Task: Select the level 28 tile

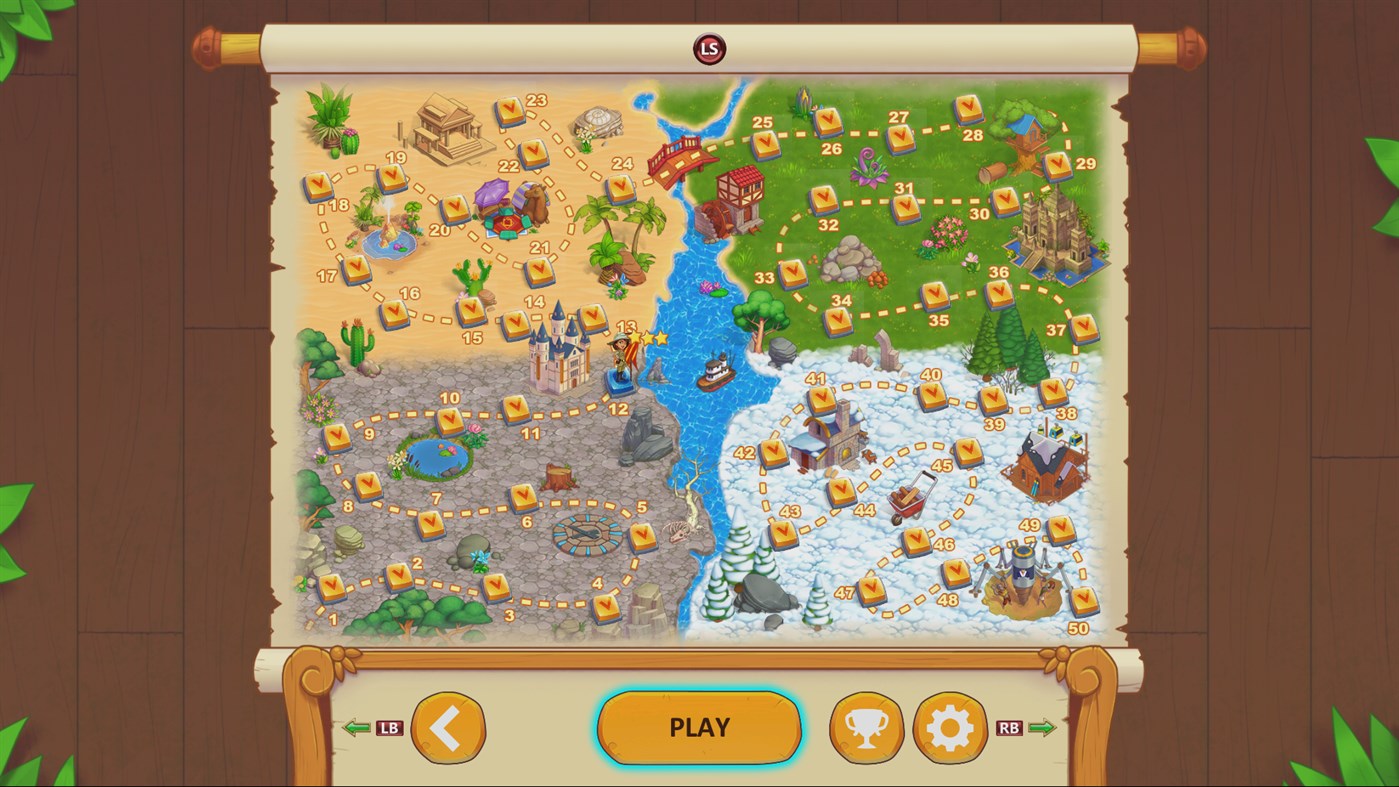Action: [968, 108]
